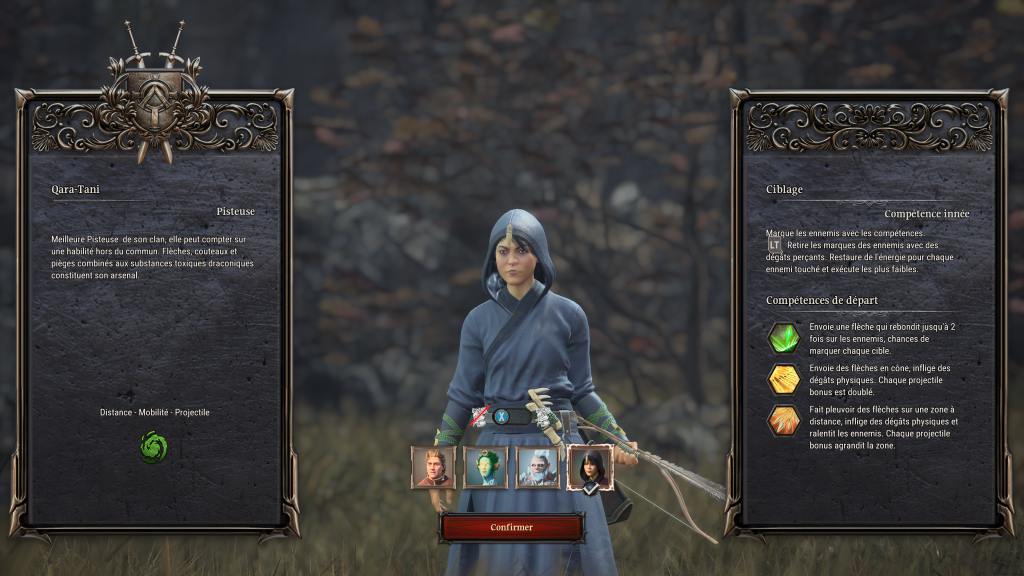The image size is (1024, 576).
Task: Inspect the yellow cone arrows skill icon
Action: coord(783,379)
